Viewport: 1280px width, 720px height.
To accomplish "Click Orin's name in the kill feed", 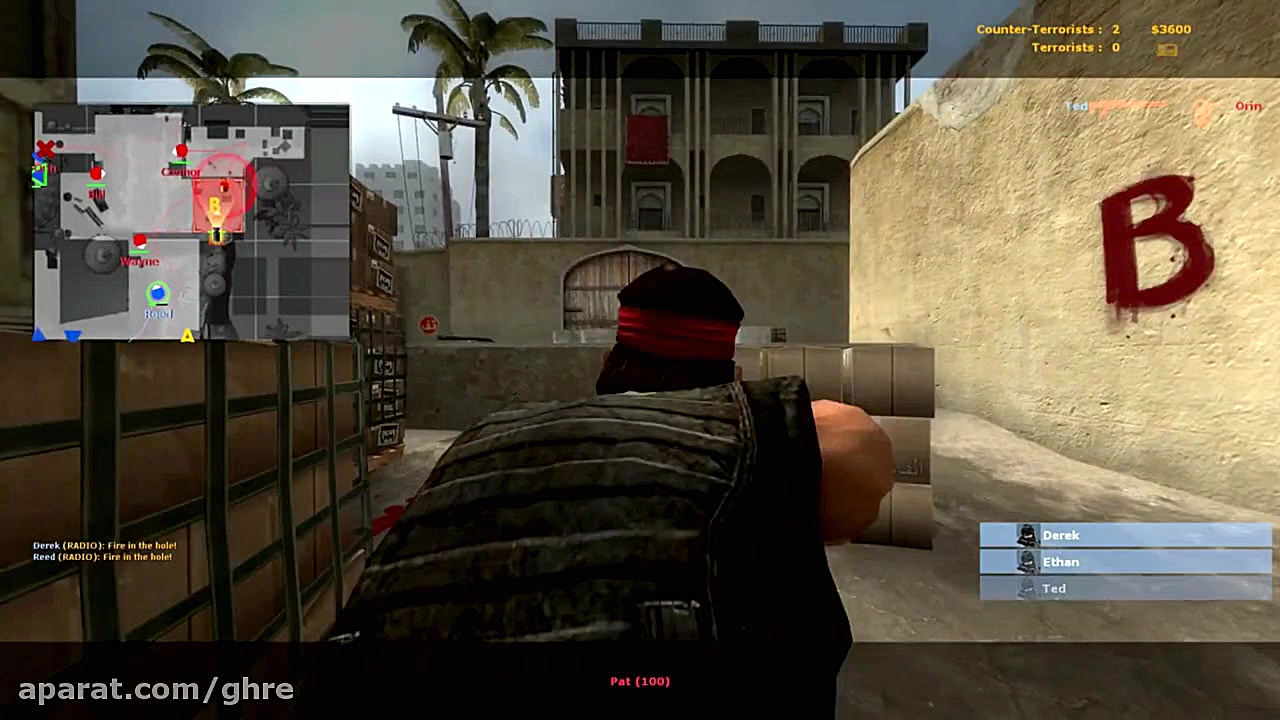I will [1248, 106].
